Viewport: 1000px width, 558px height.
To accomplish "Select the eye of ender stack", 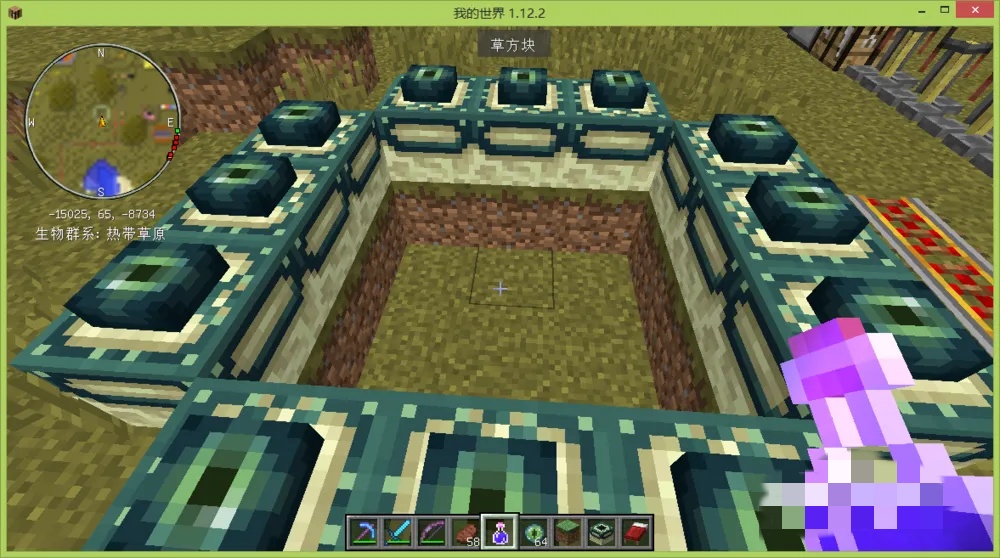I will (533, 532).
